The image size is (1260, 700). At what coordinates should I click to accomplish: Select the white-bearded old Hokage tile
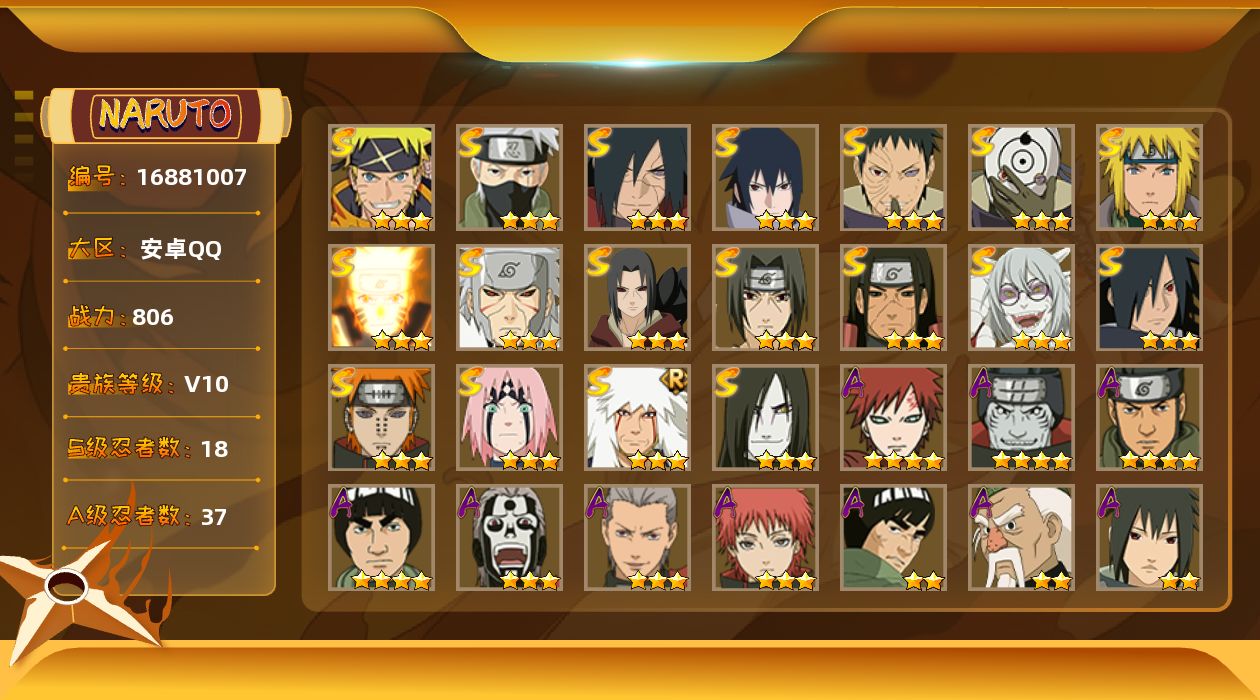[1021, 538]
